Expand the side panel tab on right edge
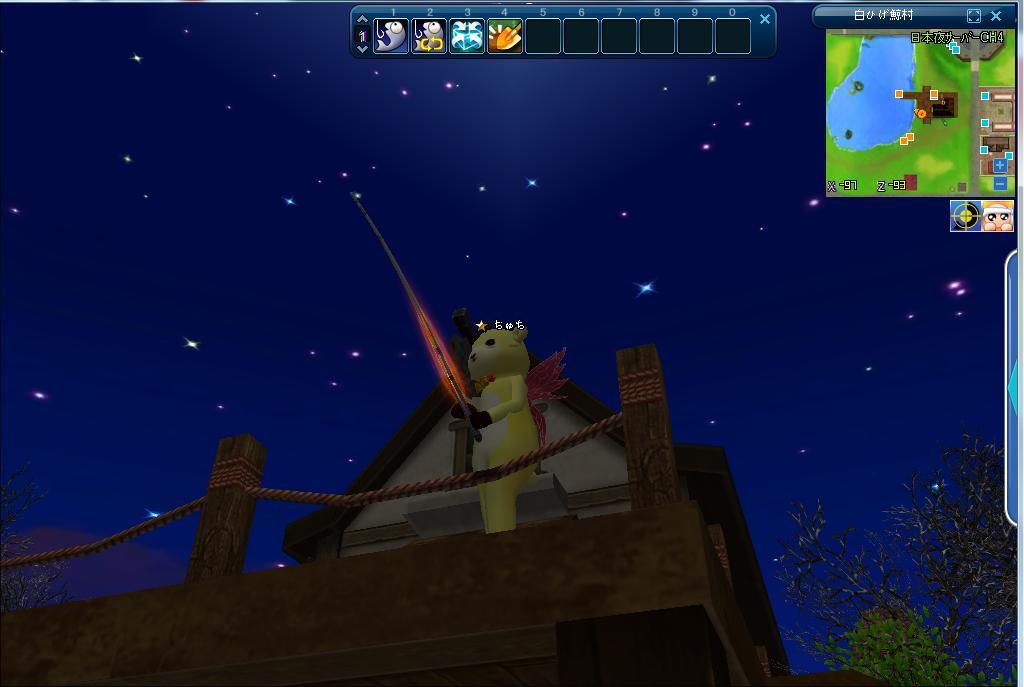 tap(1015, 385)
